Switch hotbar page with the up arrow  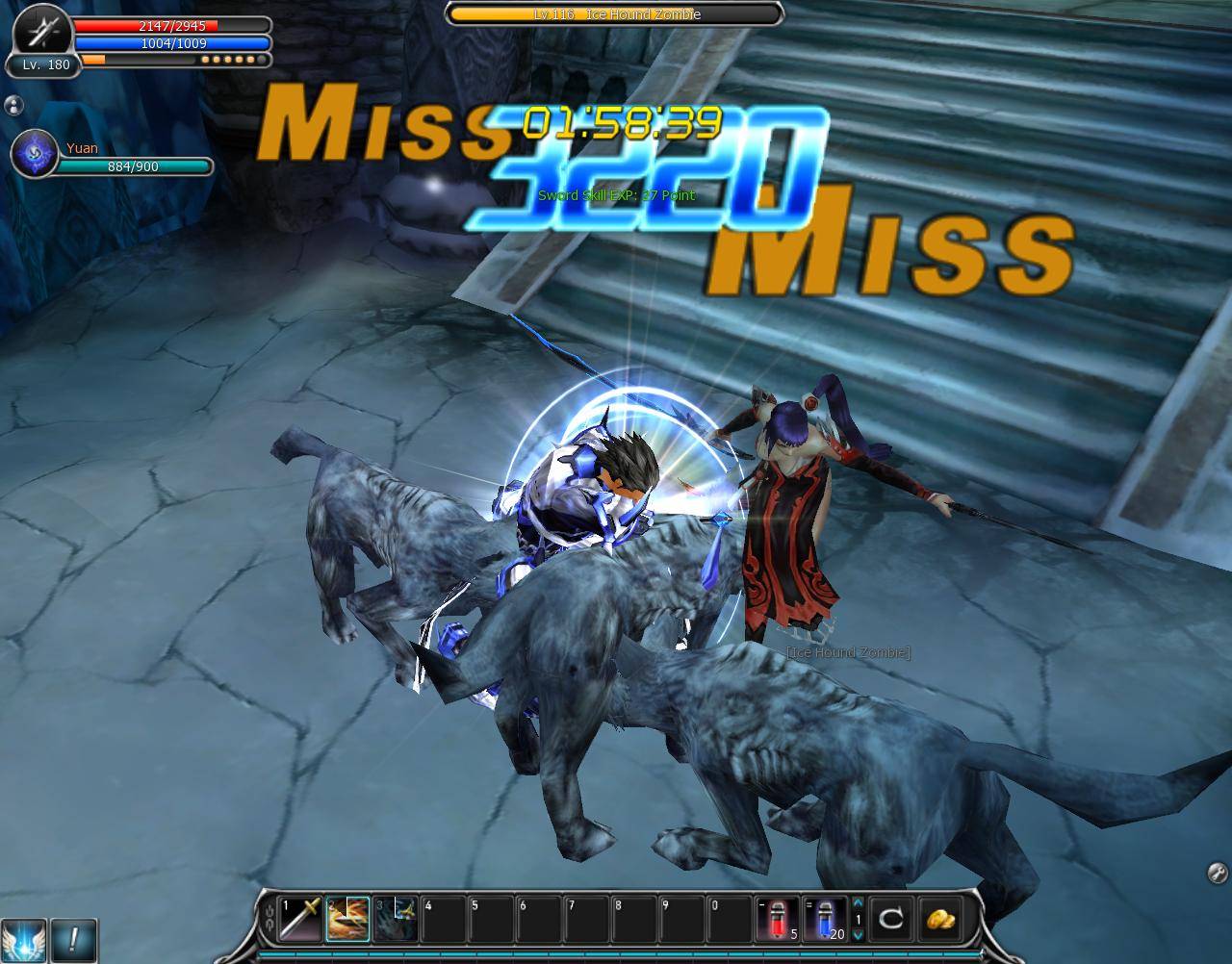(858, 901)
